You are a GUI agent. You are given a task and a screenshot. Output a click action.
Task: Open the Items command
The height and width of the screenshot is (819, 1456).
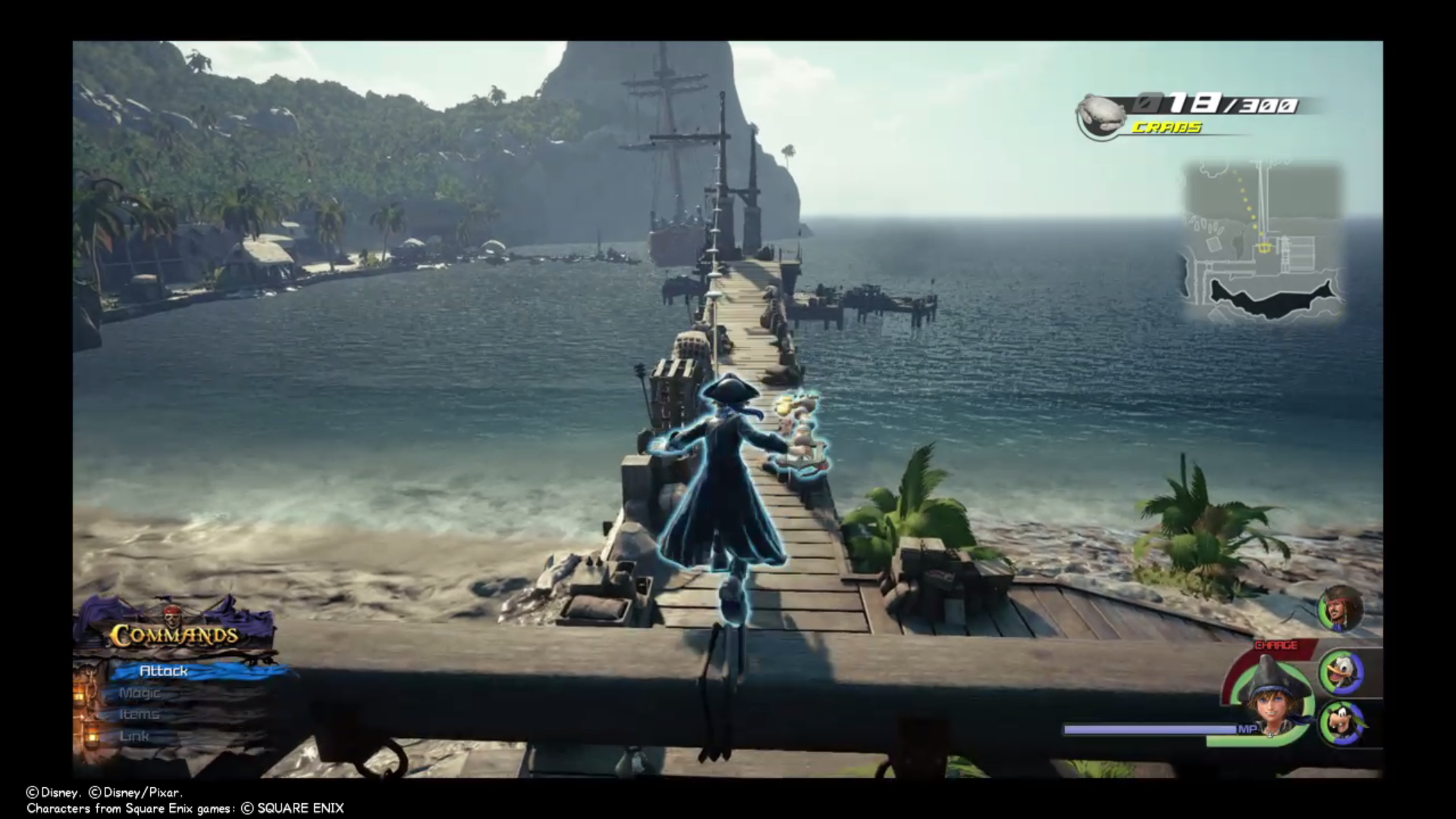[x=139, y=714]
